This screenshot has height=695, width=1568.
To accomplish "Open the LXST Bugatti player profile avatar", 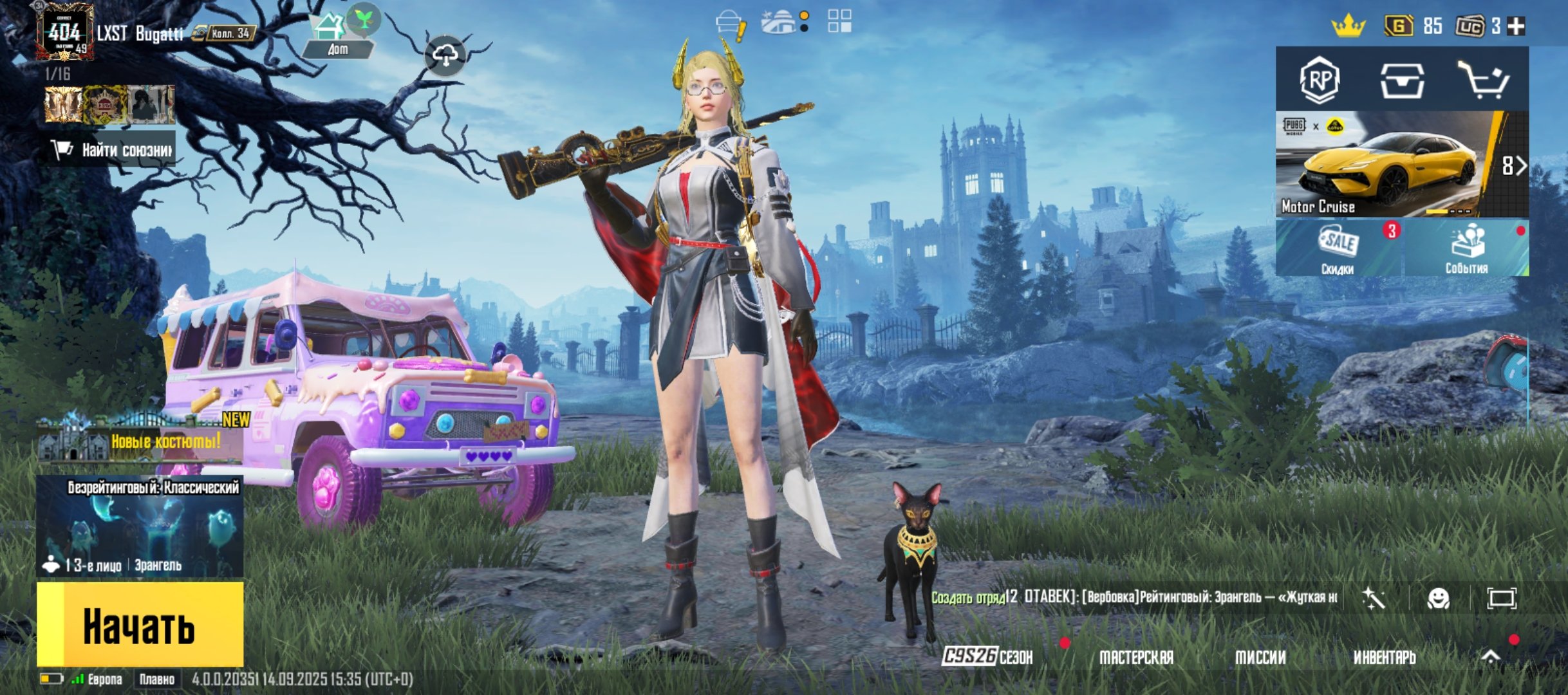I will pyautogui.click(x=65, y=32).
